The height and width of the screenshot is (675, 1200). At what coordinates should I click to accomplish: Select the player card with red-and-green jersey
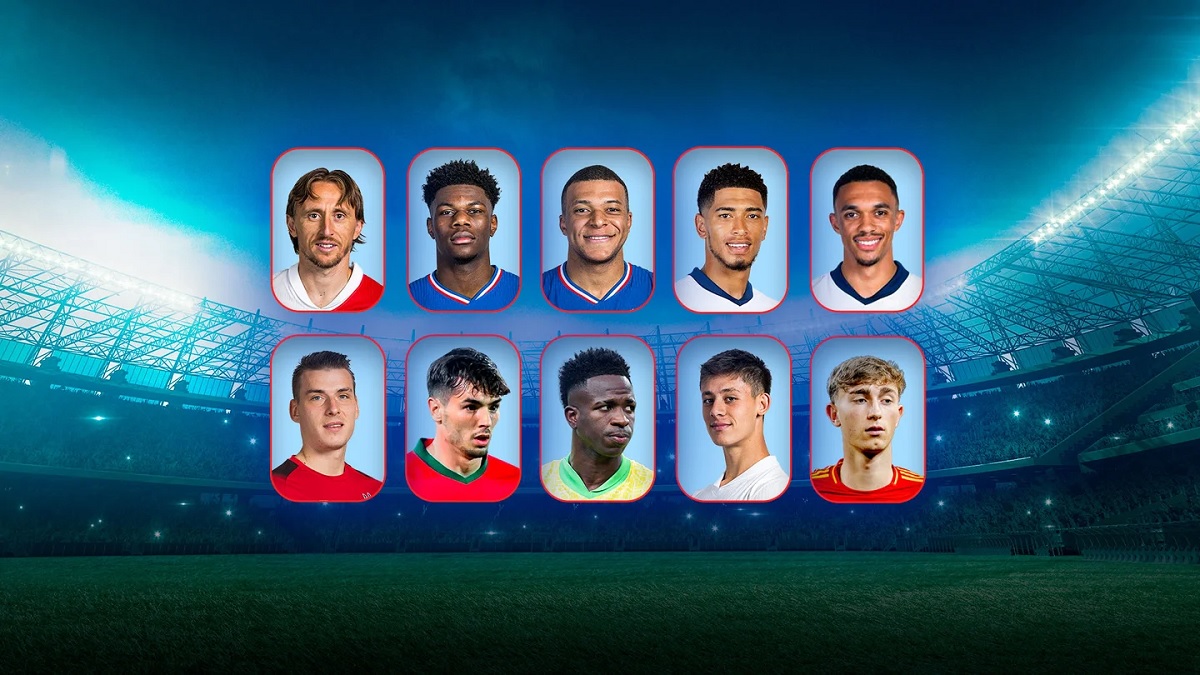(x=464, y=418)
